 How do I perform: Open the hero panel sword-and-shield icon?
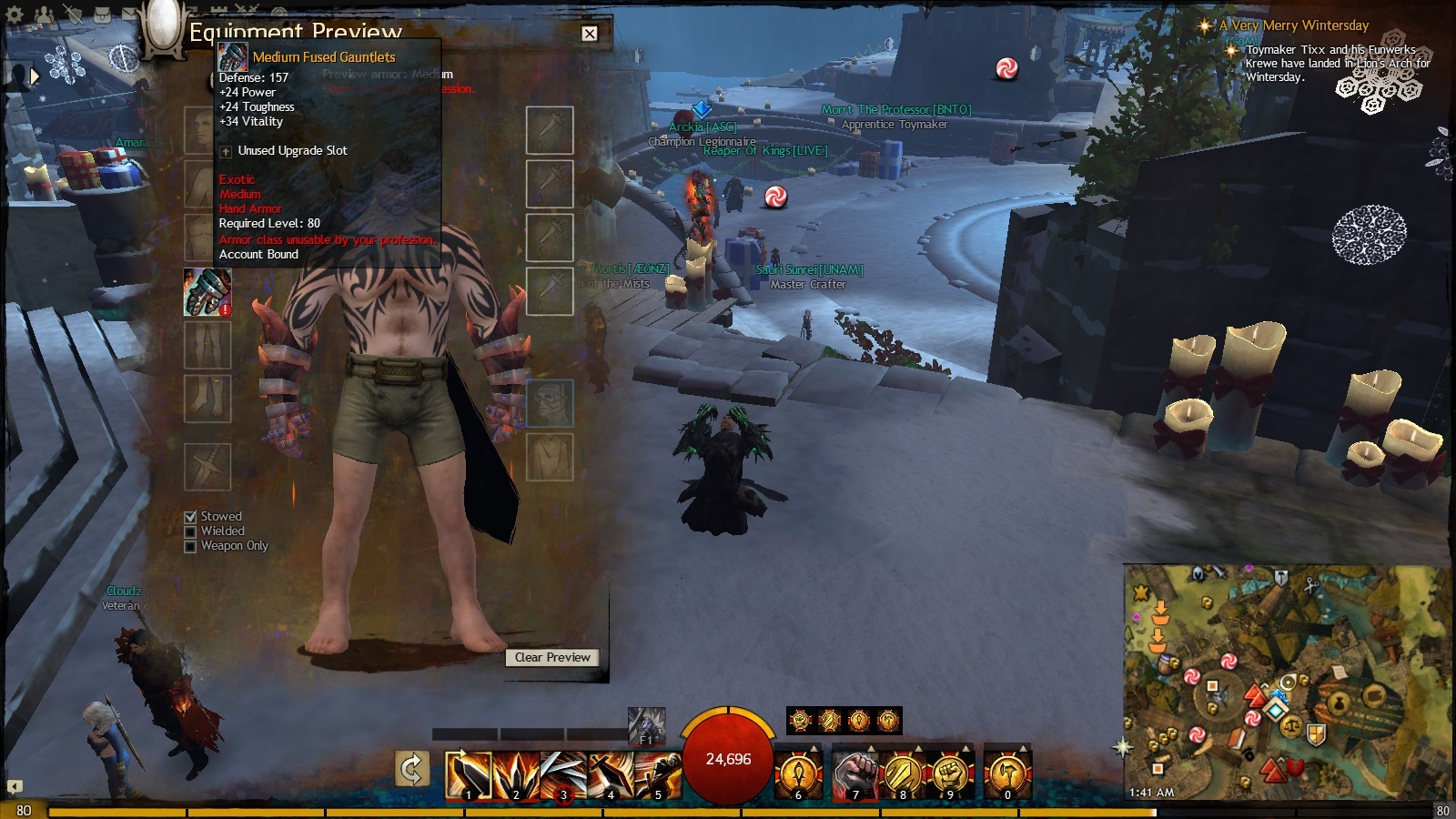coord(75,15)
